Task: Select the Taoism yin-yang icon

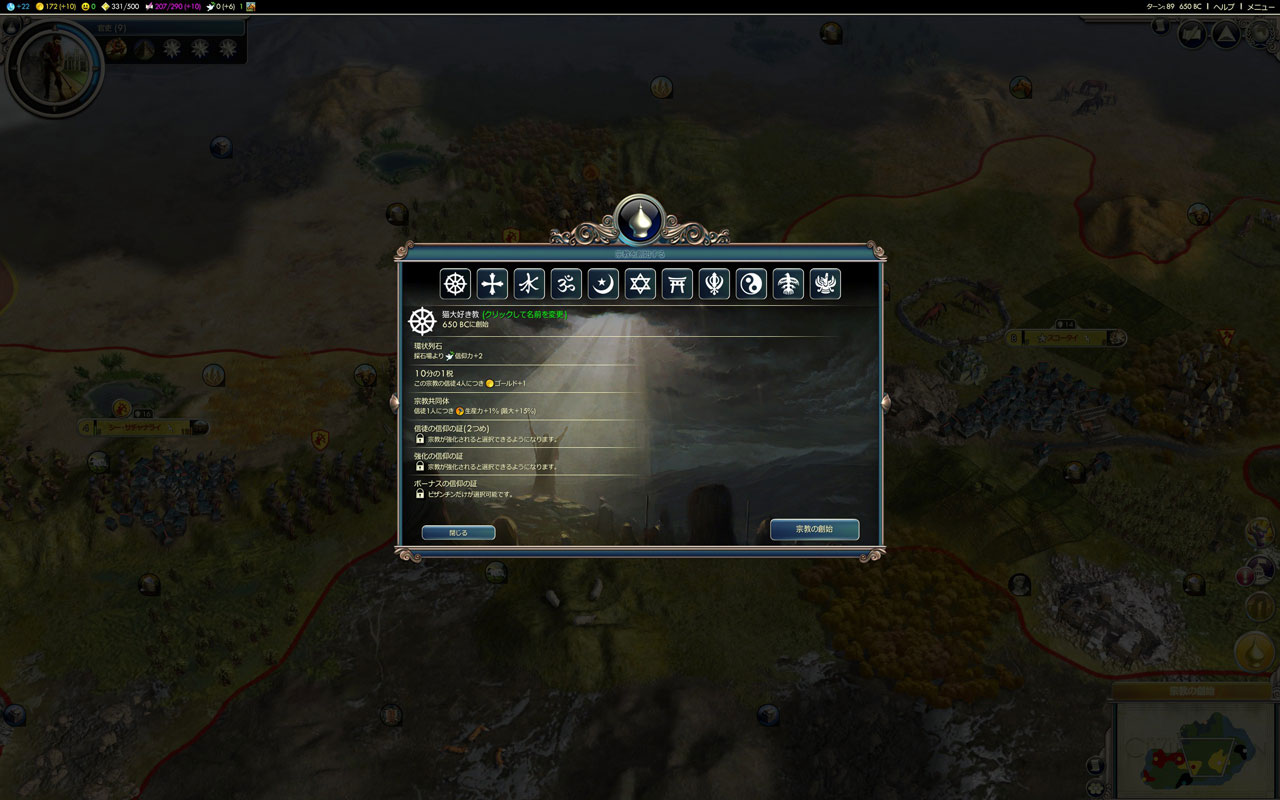Action: [x=751, y=284]
